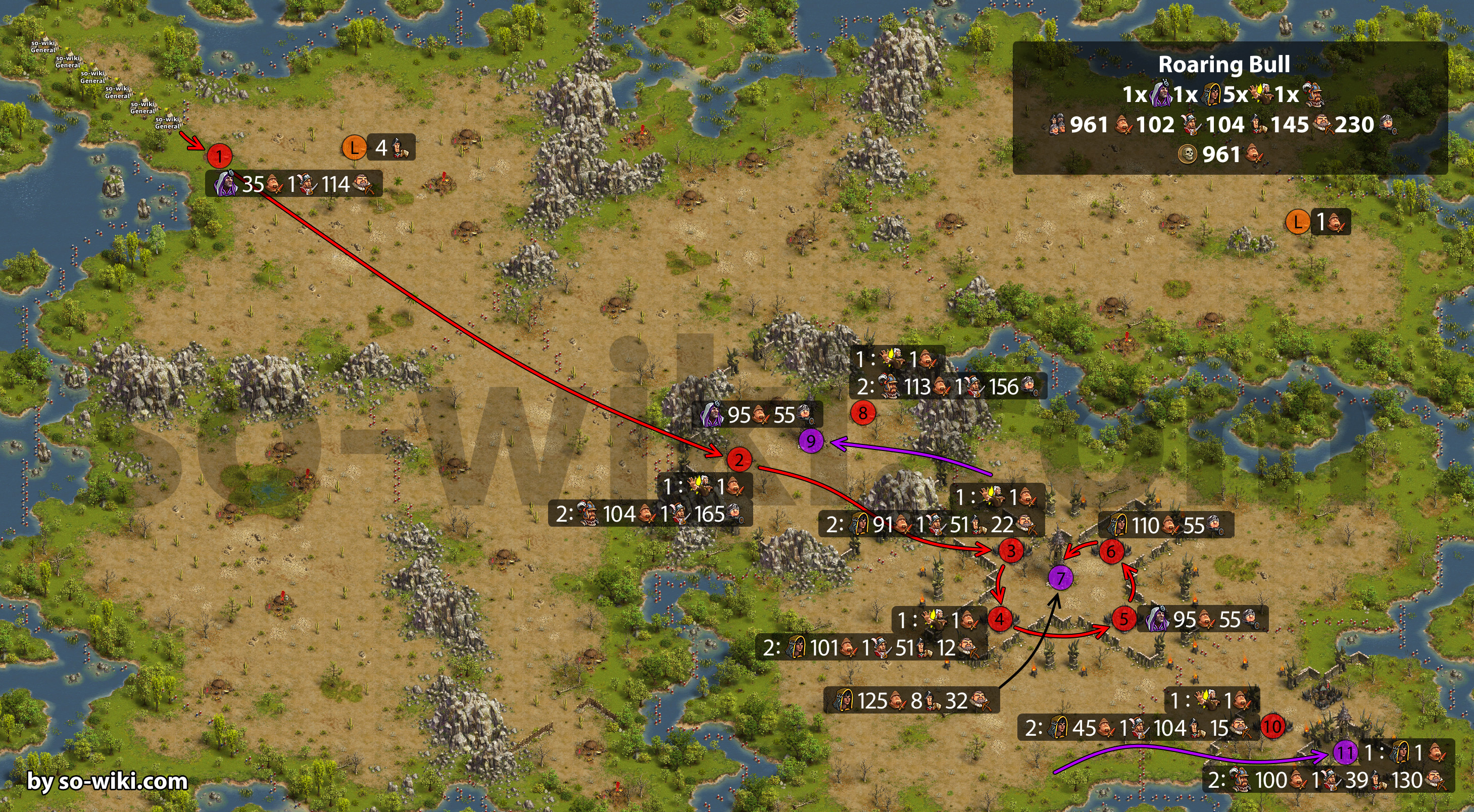Image resolution: width=1474 pixels, height=812 pixels.
Task: Choose red attack marker 3
Action: [1011, 550]
